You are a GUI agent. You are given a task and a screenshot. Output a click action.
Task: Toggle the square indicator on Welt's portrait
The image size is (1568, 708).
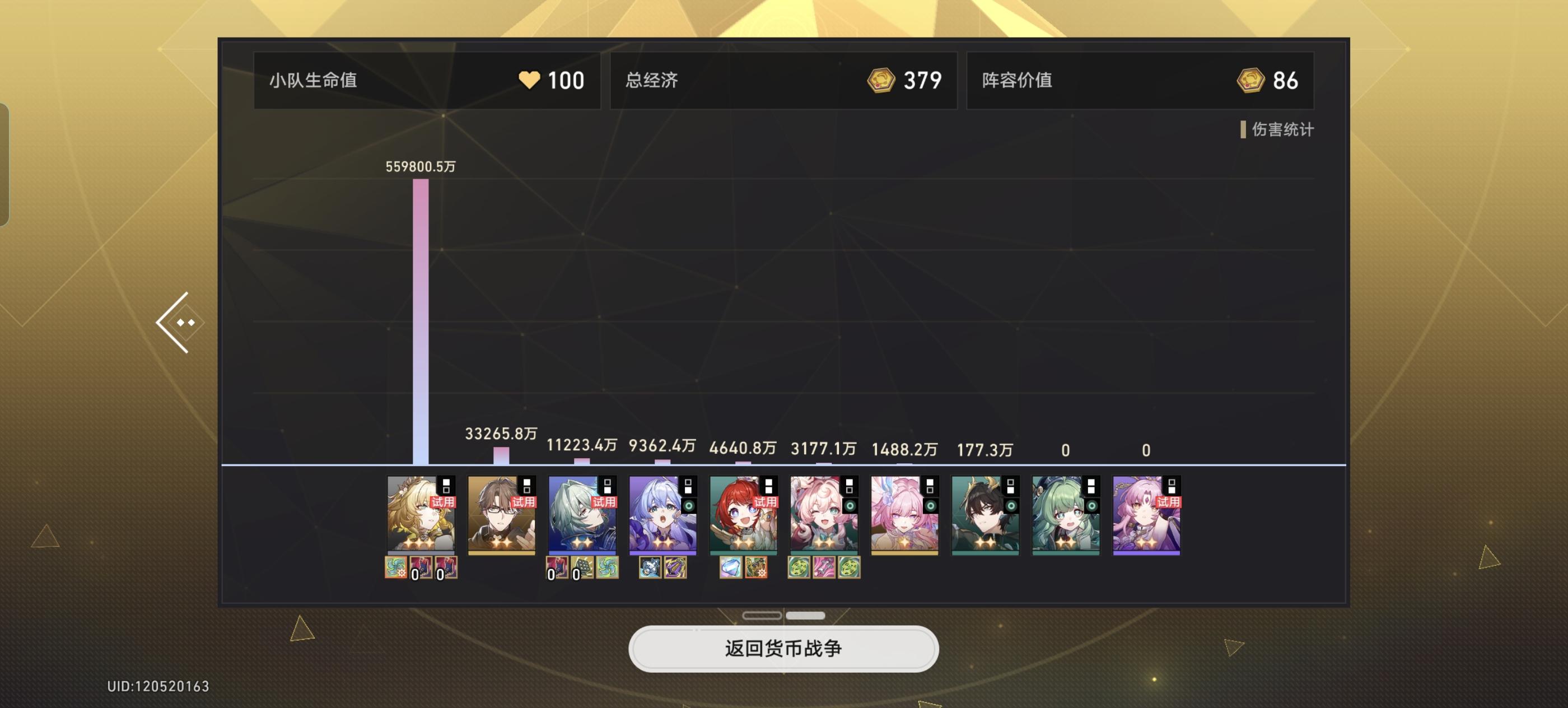click(526, 487)
